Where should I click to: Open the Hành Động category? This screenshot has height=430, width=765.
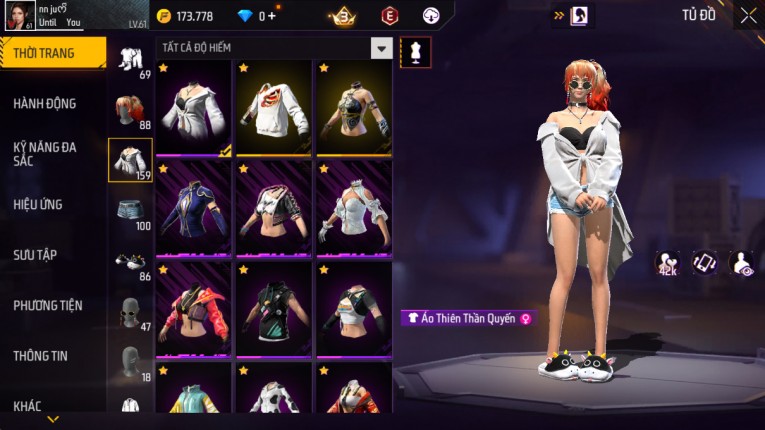tap(46, 104)
